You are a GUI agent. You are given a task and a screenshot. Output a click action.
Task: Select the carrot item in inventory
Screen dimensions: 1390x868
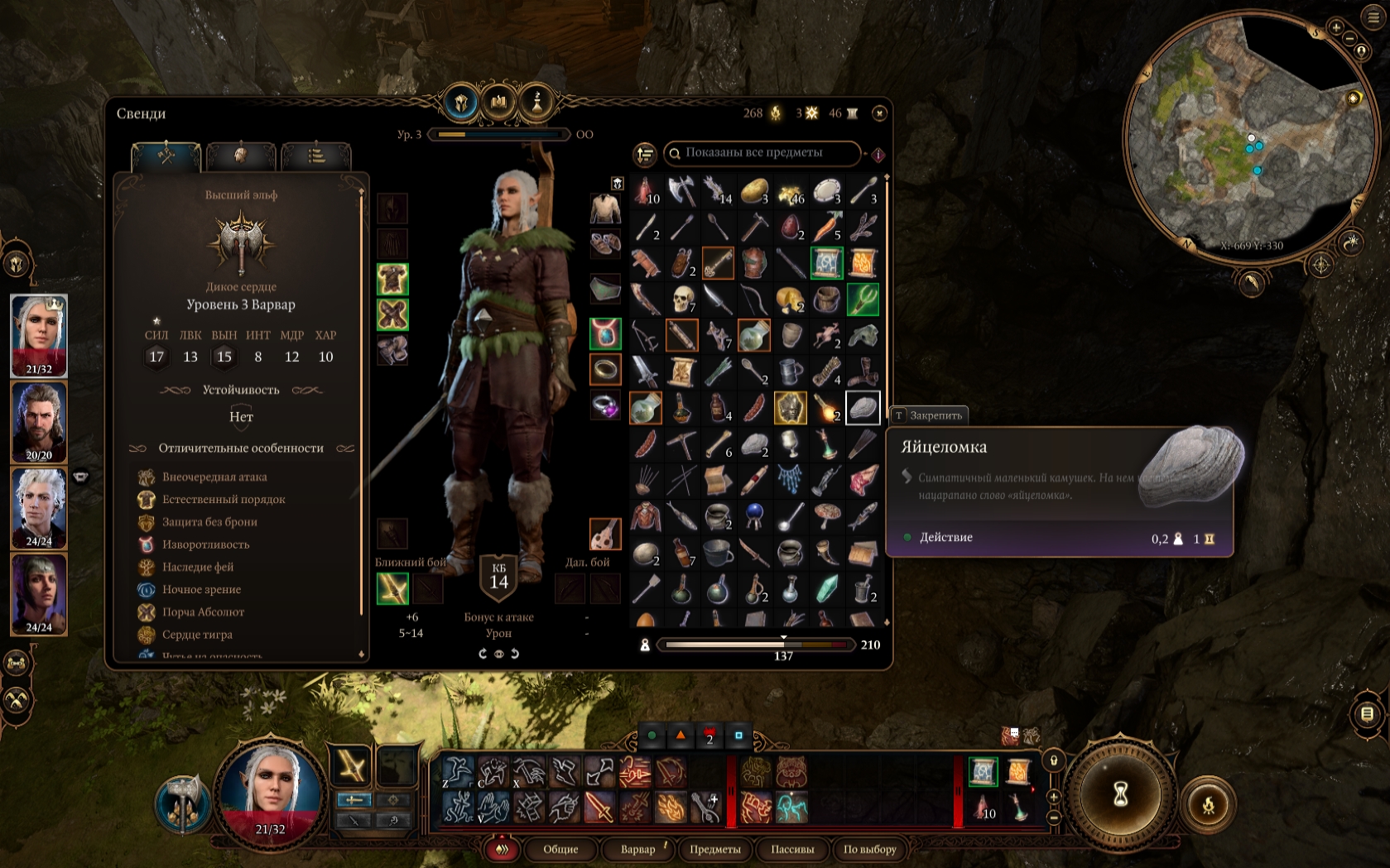point(826,227)
